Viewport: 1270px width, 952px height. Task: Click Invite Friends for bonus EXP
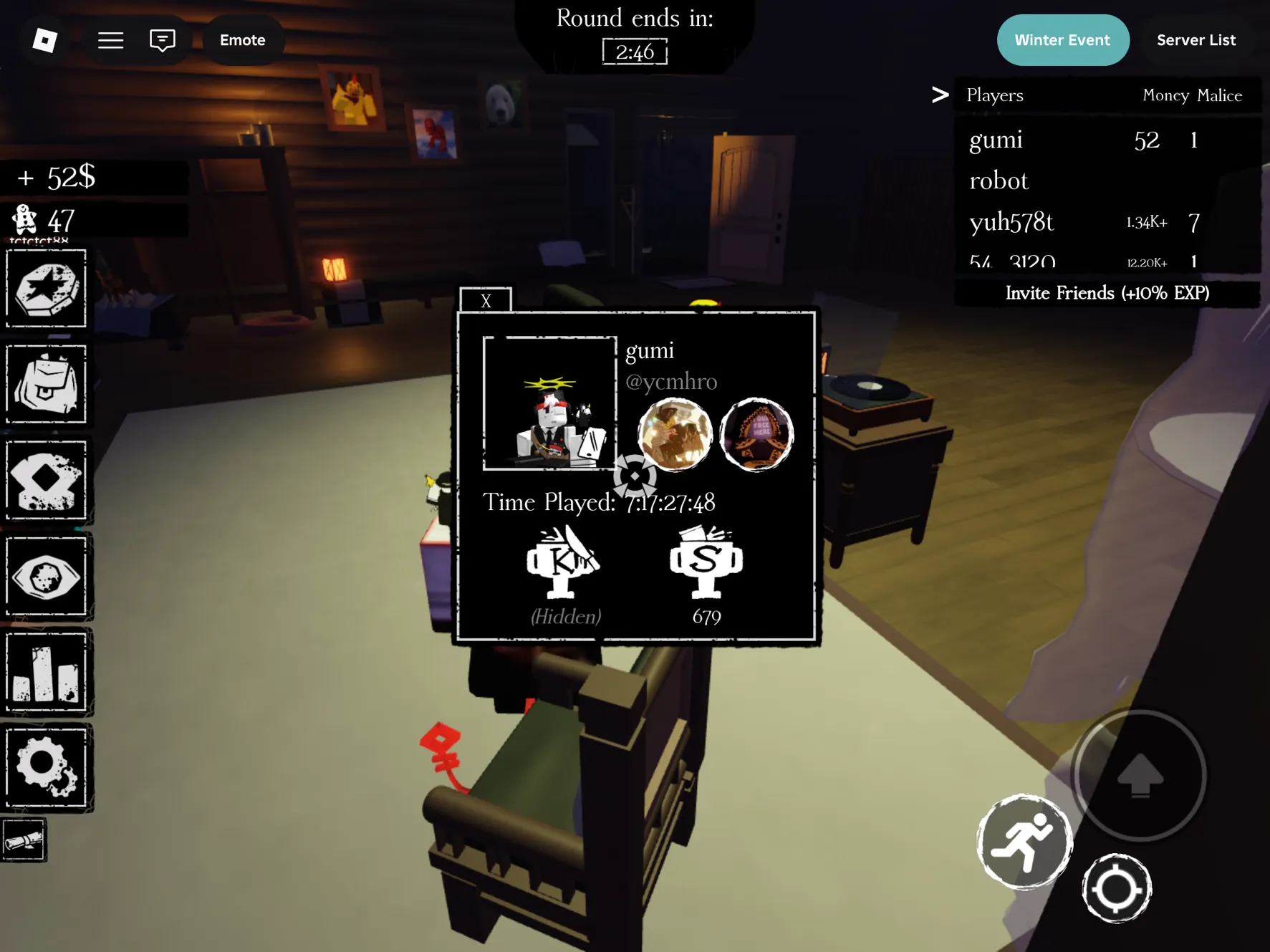tap(1107, 293)
